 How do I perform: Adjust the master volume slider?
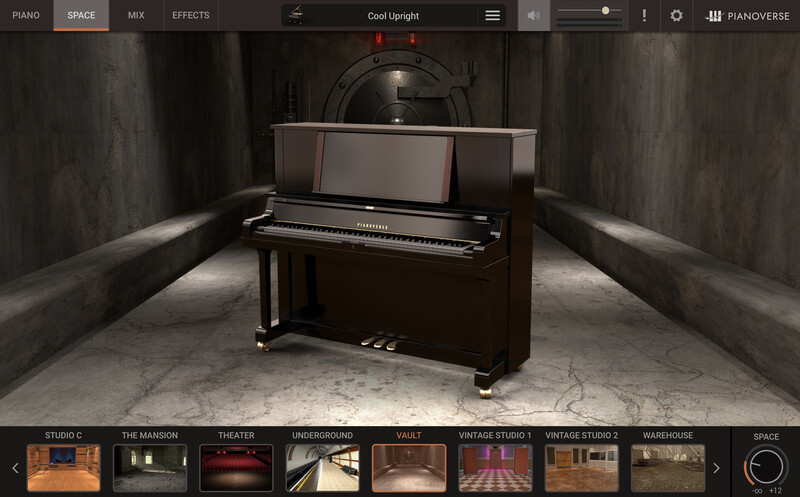[605, 10]
